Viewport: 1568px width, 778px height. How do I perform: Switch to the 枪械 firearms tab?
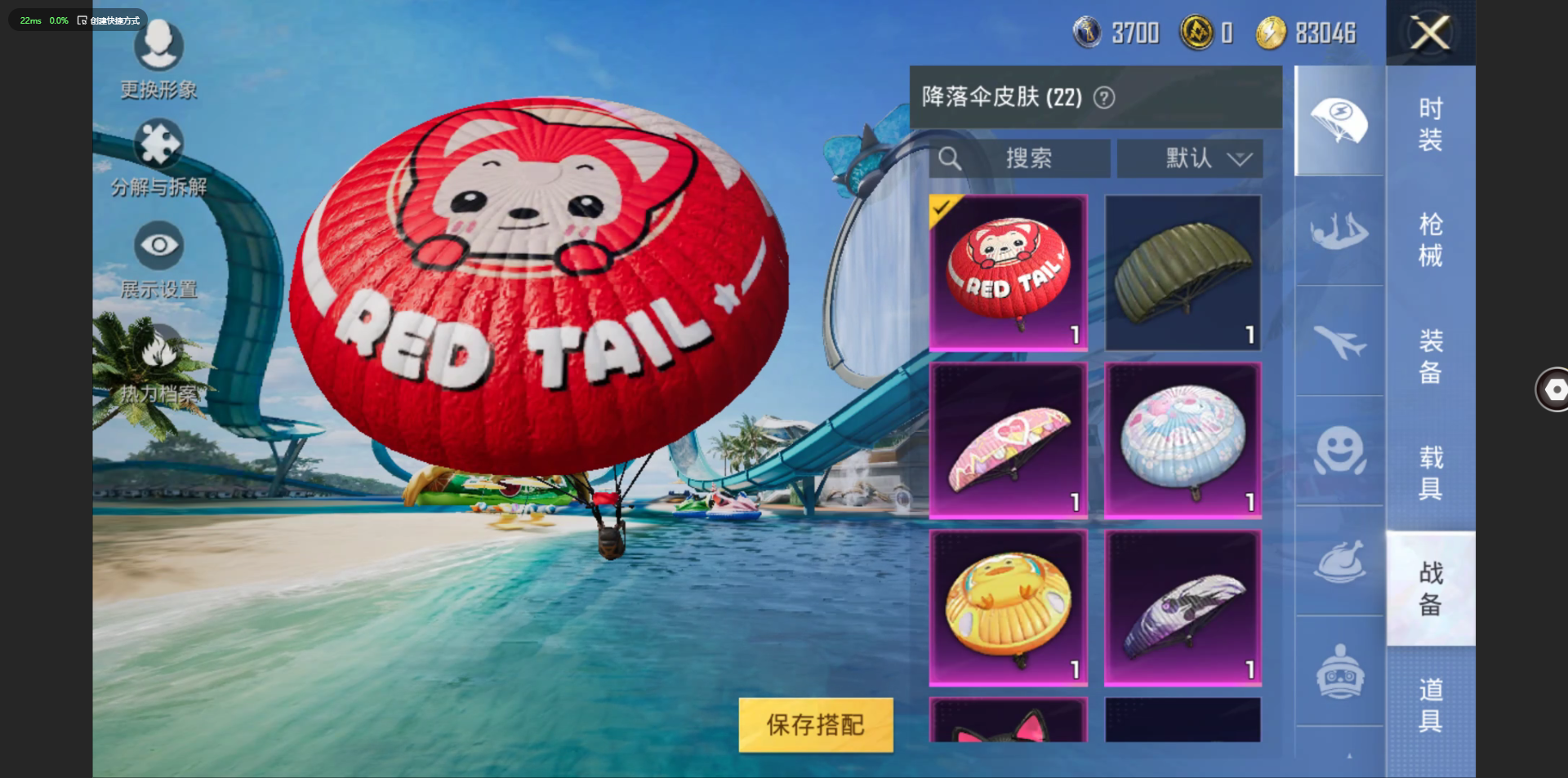click(1430, 240)
